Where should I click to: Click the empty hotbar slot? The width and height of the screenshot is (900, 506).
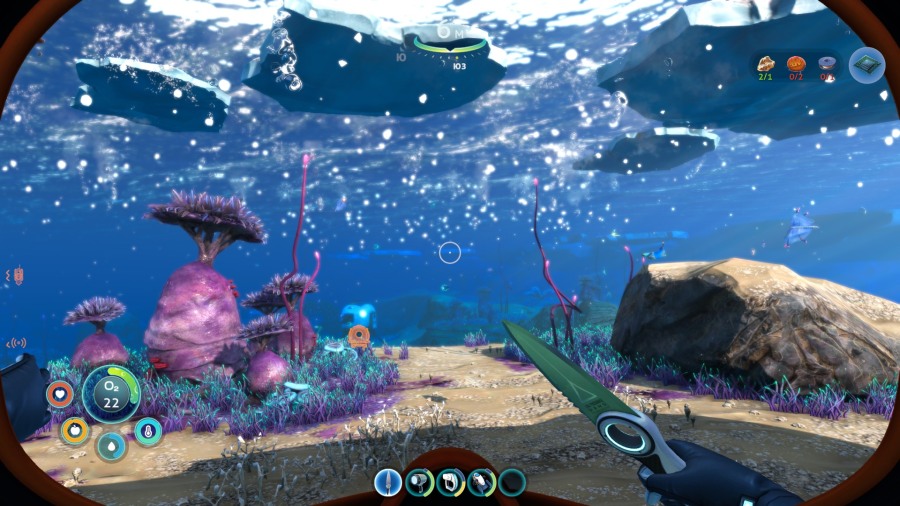(512, 483)
